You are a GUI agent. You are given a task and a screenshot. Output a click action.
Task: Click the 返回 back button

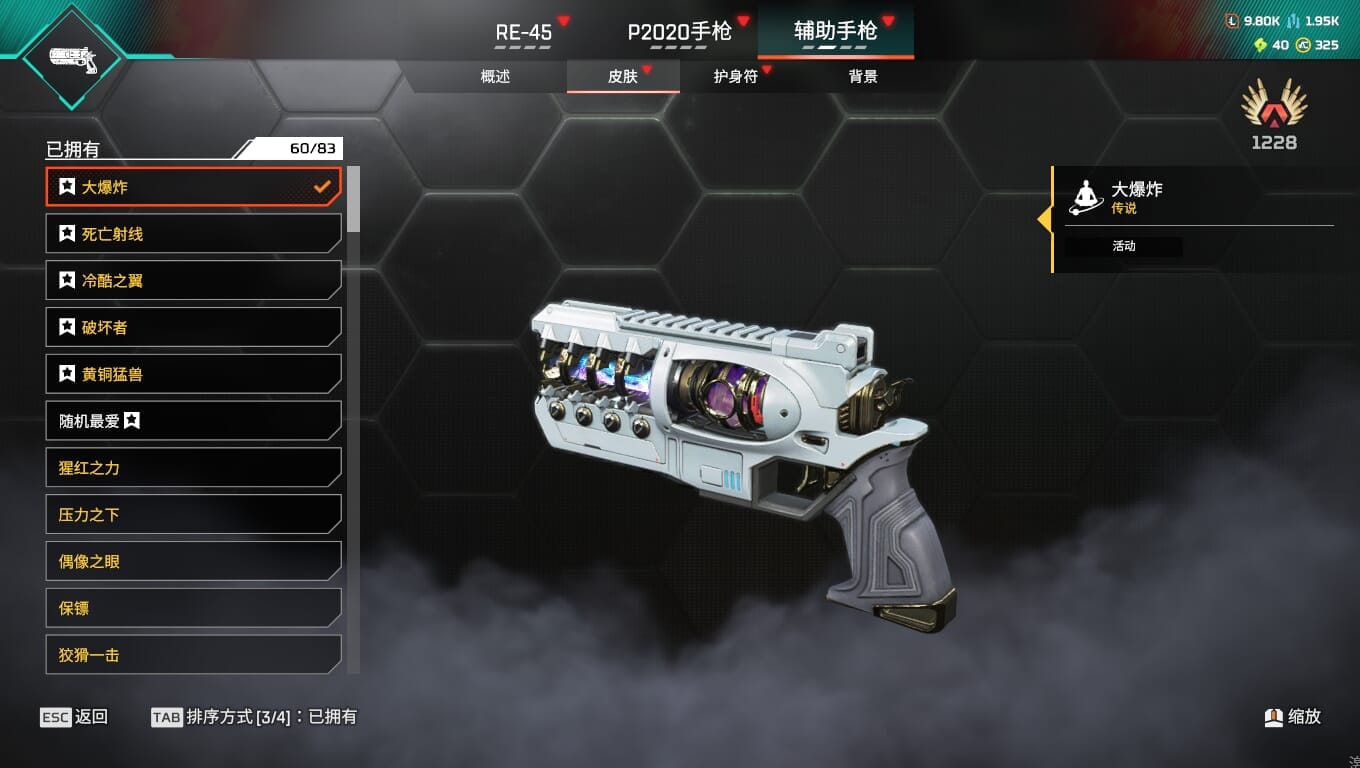pyautogui.click(x=74, y=717)
